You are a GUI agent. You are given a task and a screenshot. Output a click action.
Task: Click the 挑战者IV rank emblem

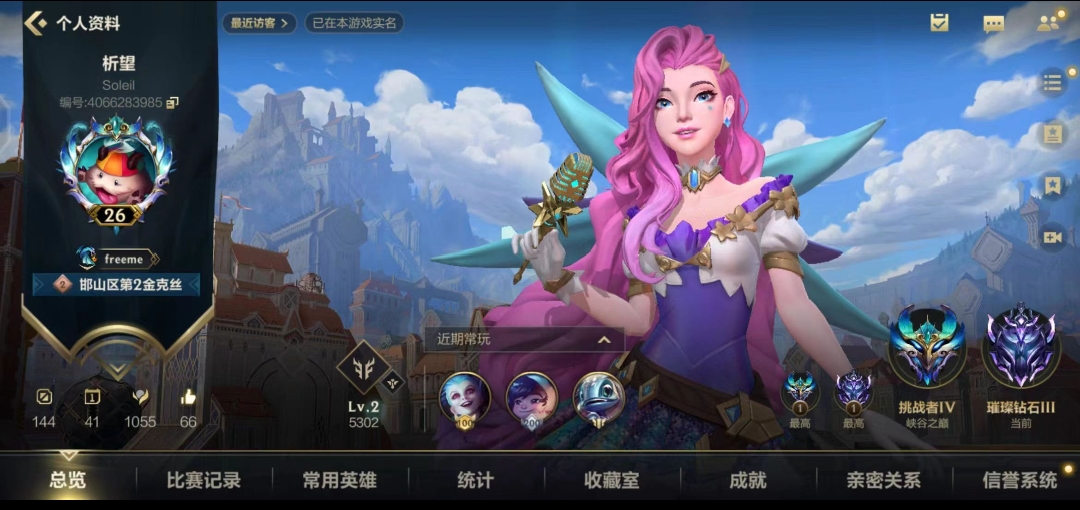pyautogui.click(x=927, y=347)
